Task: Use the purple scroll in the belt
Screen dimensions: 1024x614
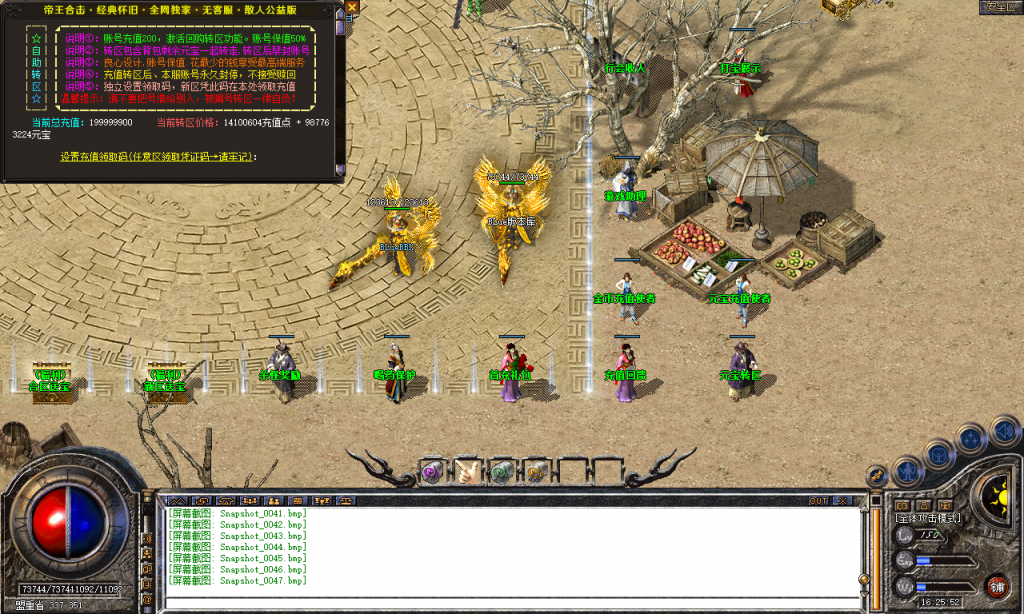Action: tap(432, 471)
